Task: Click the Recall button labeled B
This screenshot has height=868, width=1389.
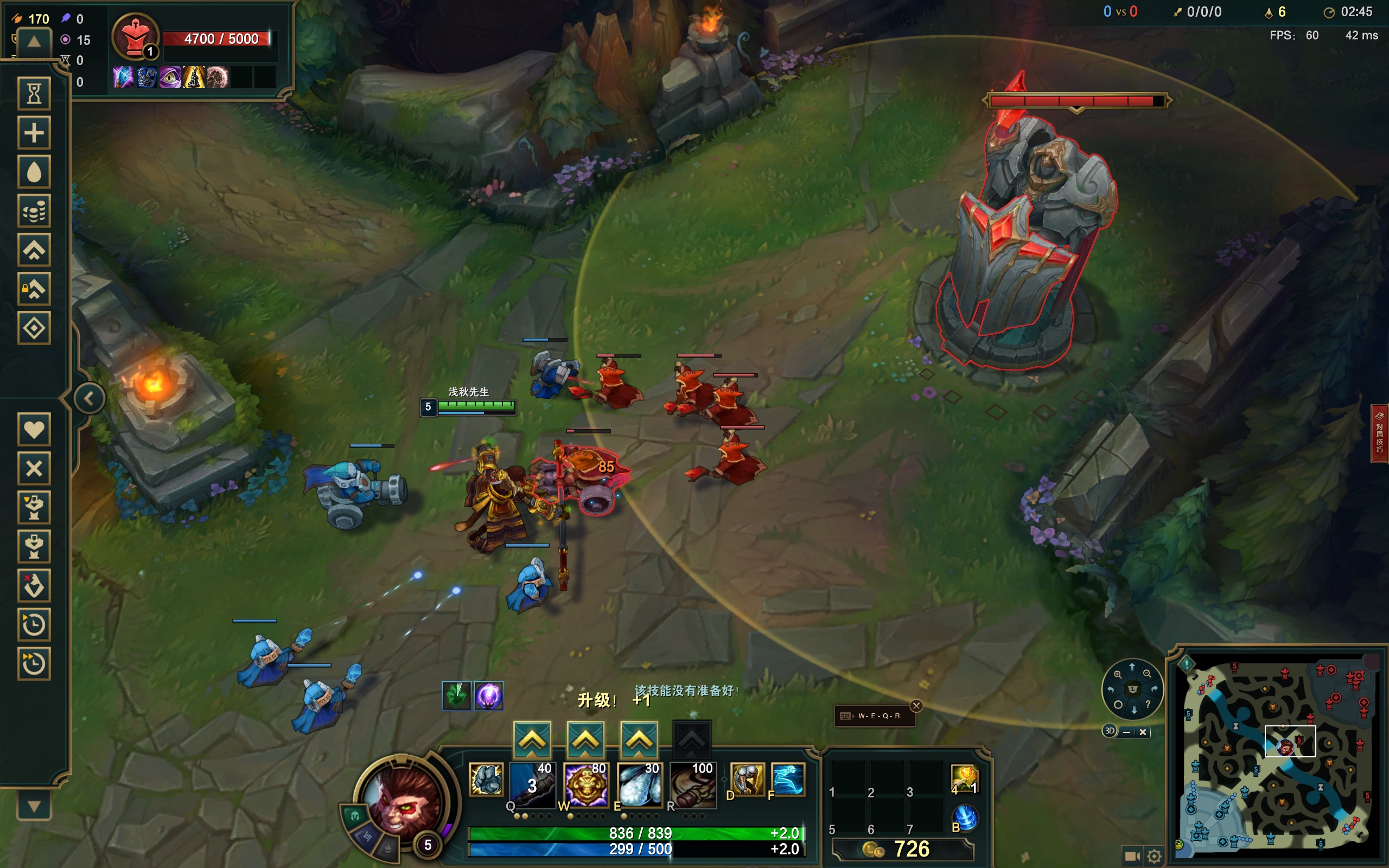Action: click(965, 818)
